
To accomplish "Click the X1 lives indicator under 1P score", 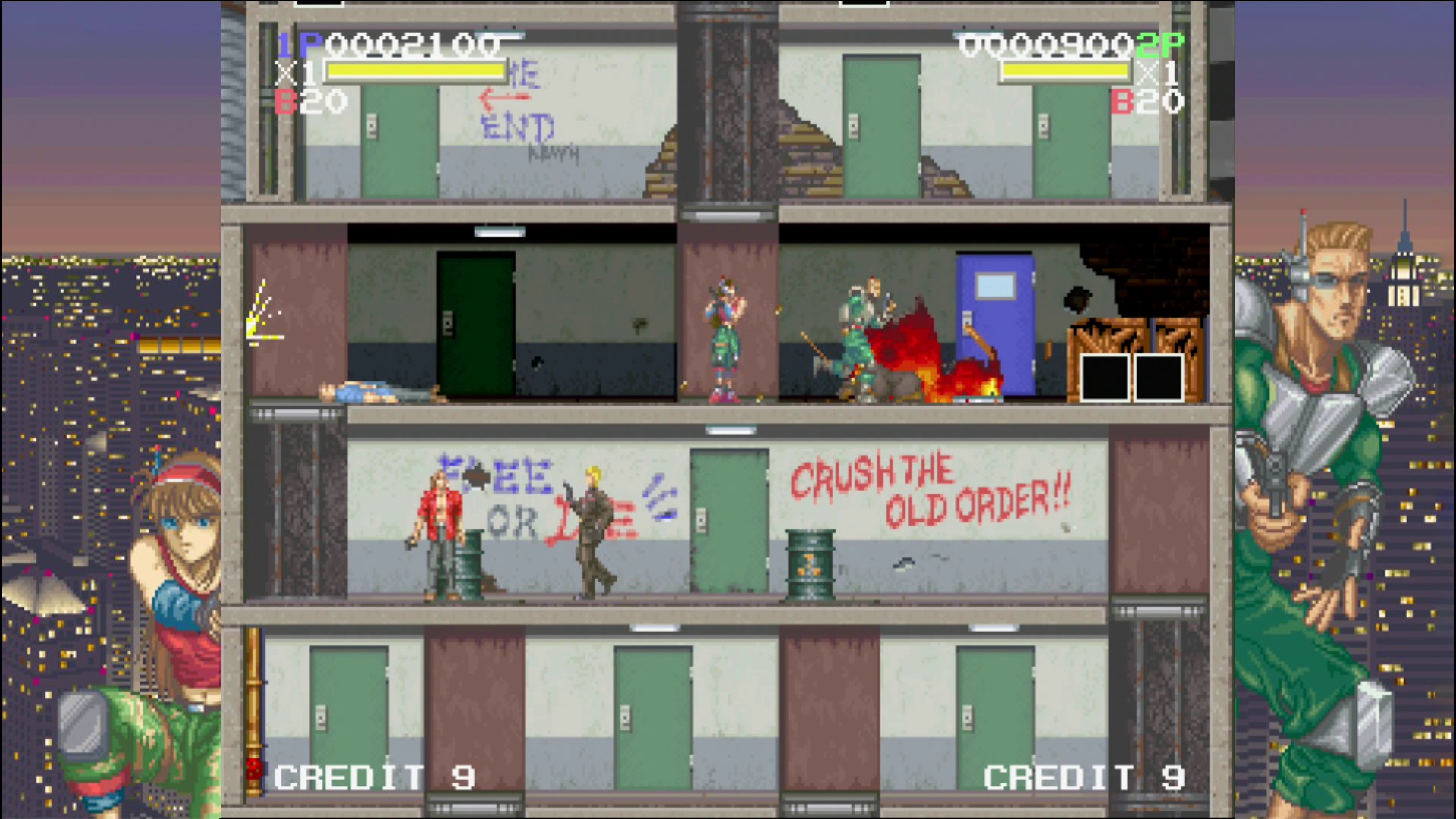I will [x=296, y=73].
